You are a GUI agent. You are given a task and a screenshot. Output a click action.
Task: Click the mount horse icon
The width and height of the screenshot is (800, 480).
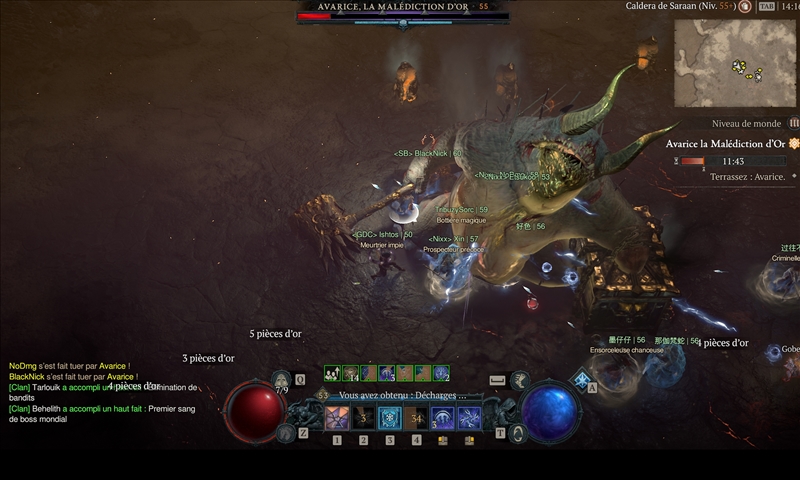click(x=519, y=380)
